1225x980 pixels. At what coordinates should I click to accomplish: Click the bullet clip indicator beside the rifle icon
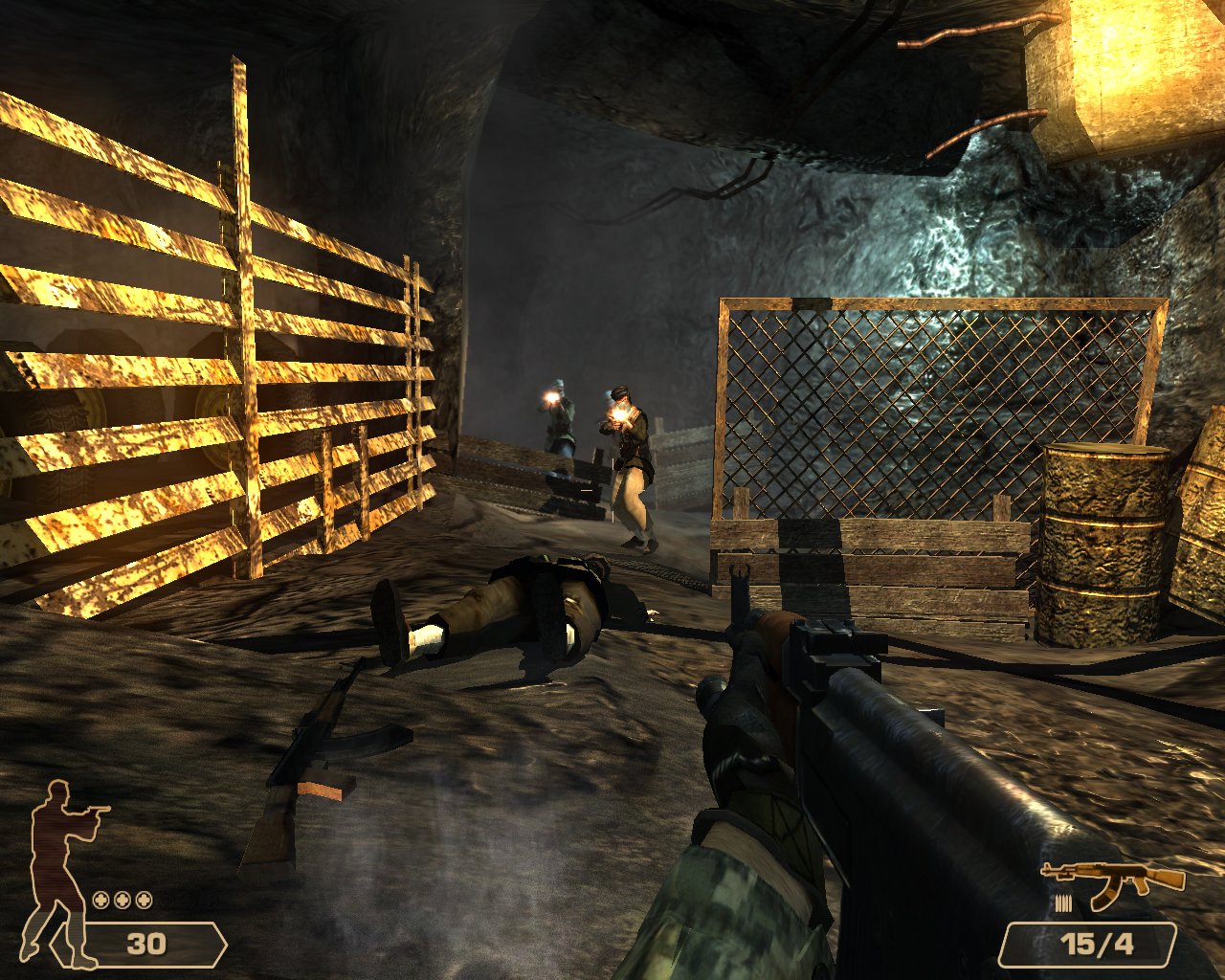pos(1062,904)
